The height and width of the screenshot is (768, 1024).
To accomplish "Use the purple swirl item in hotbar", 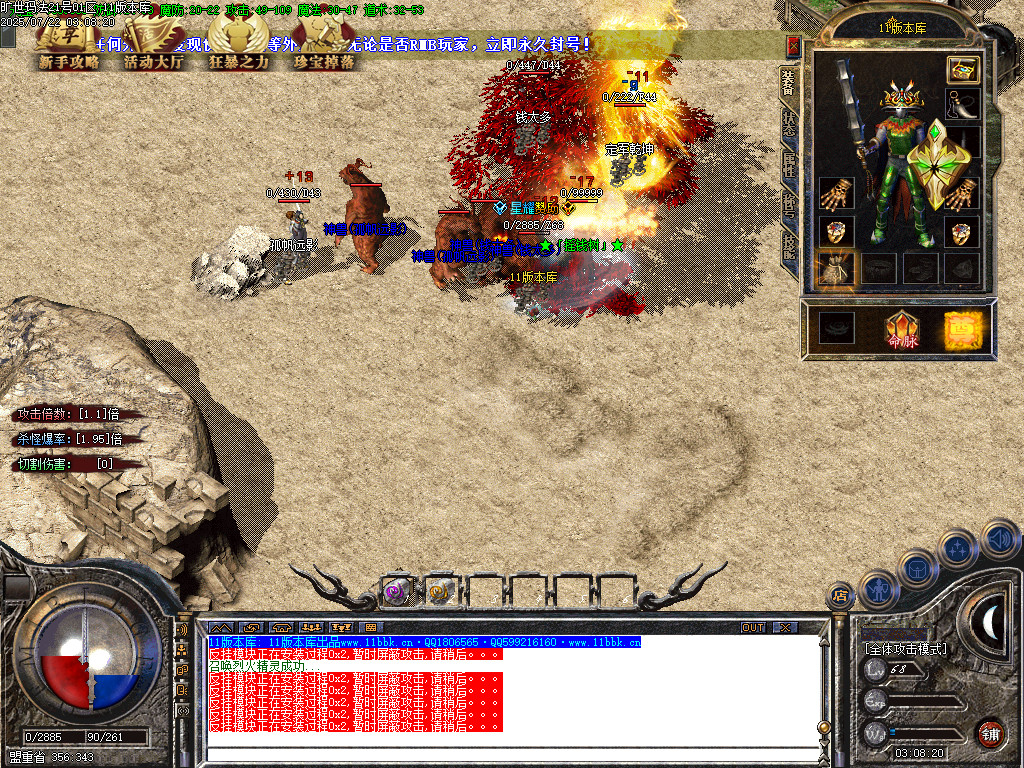I will coord(397,591).
